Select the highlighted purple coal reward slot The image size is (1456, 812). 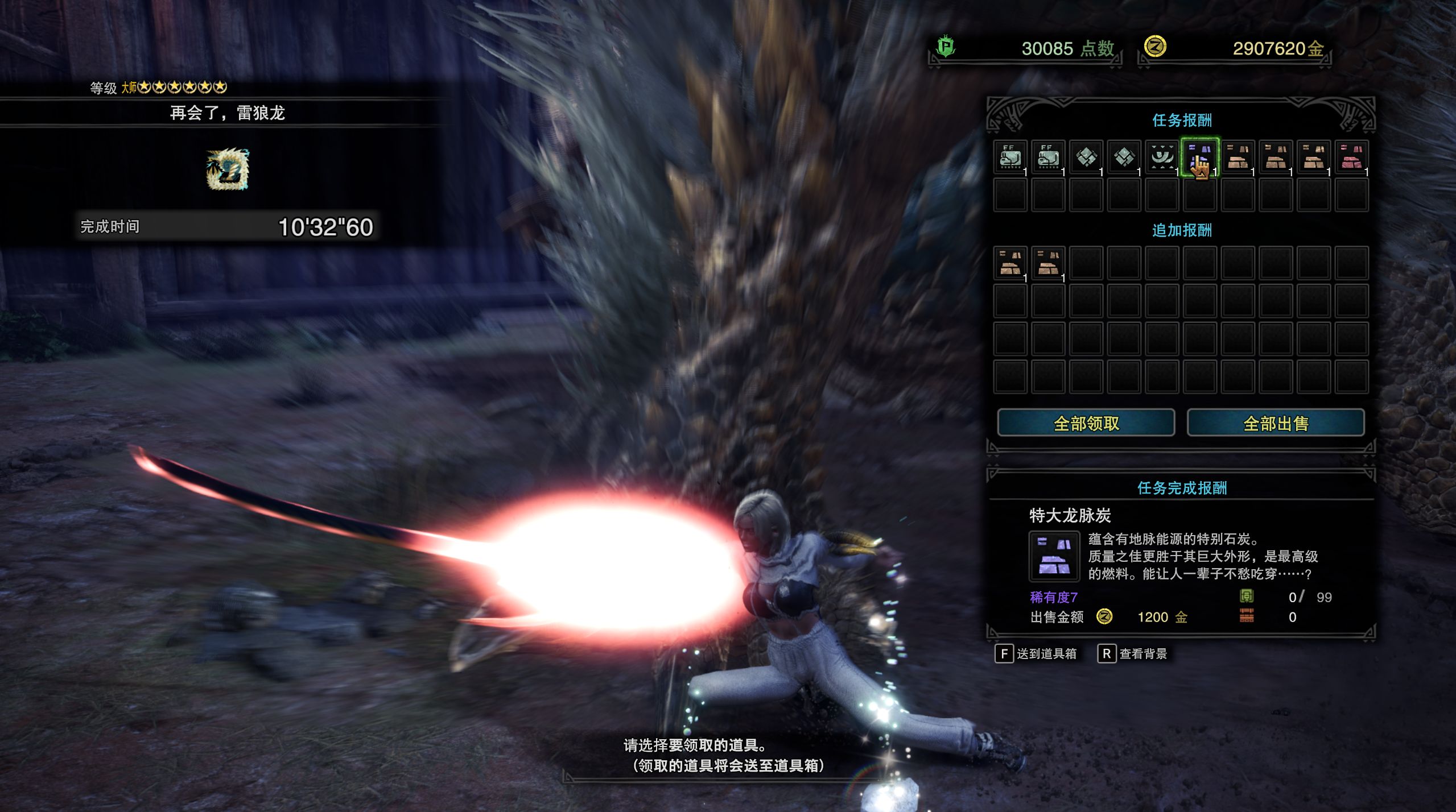tap(1199, 157)
